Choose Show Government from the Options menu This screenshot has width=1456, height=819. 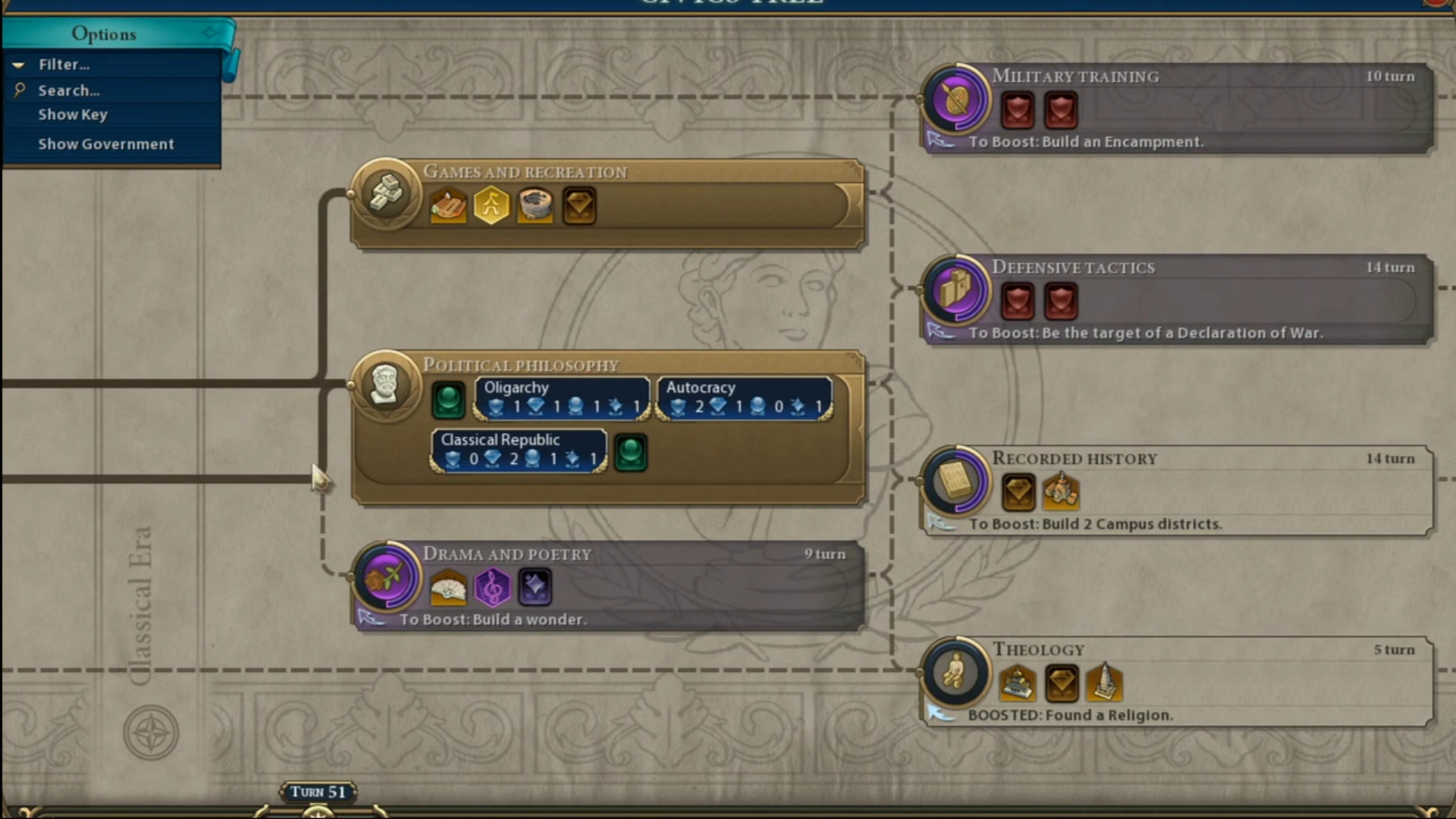pos(106,144)
